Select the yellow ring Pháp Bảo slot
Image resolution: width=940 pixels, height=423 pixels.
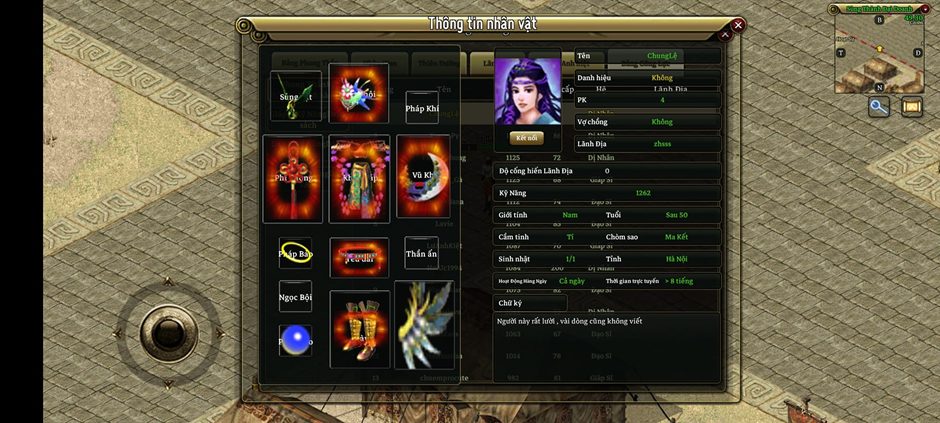click(295, 253)
